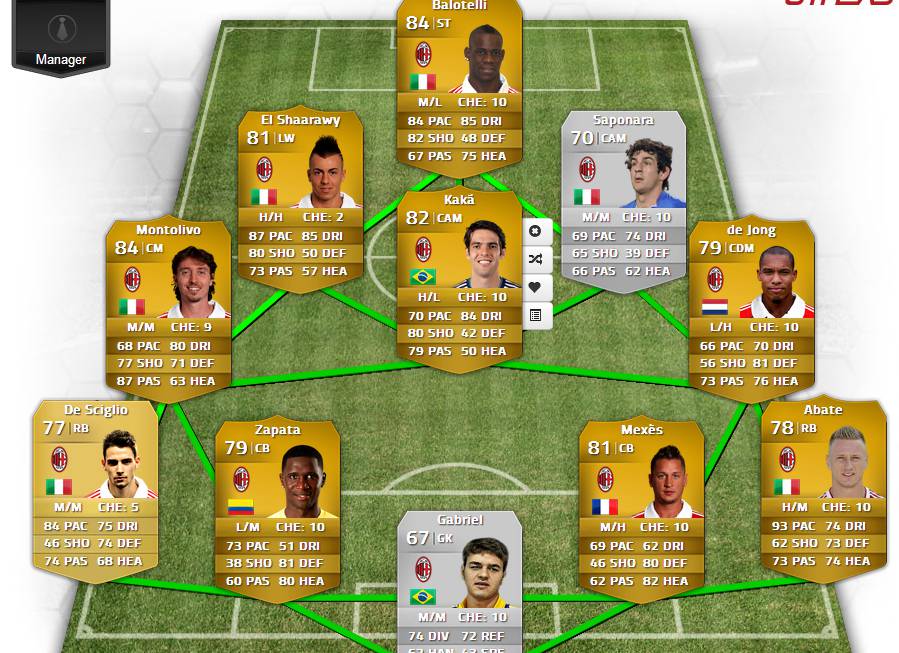Open the list details icon beside Kaká

536,315
